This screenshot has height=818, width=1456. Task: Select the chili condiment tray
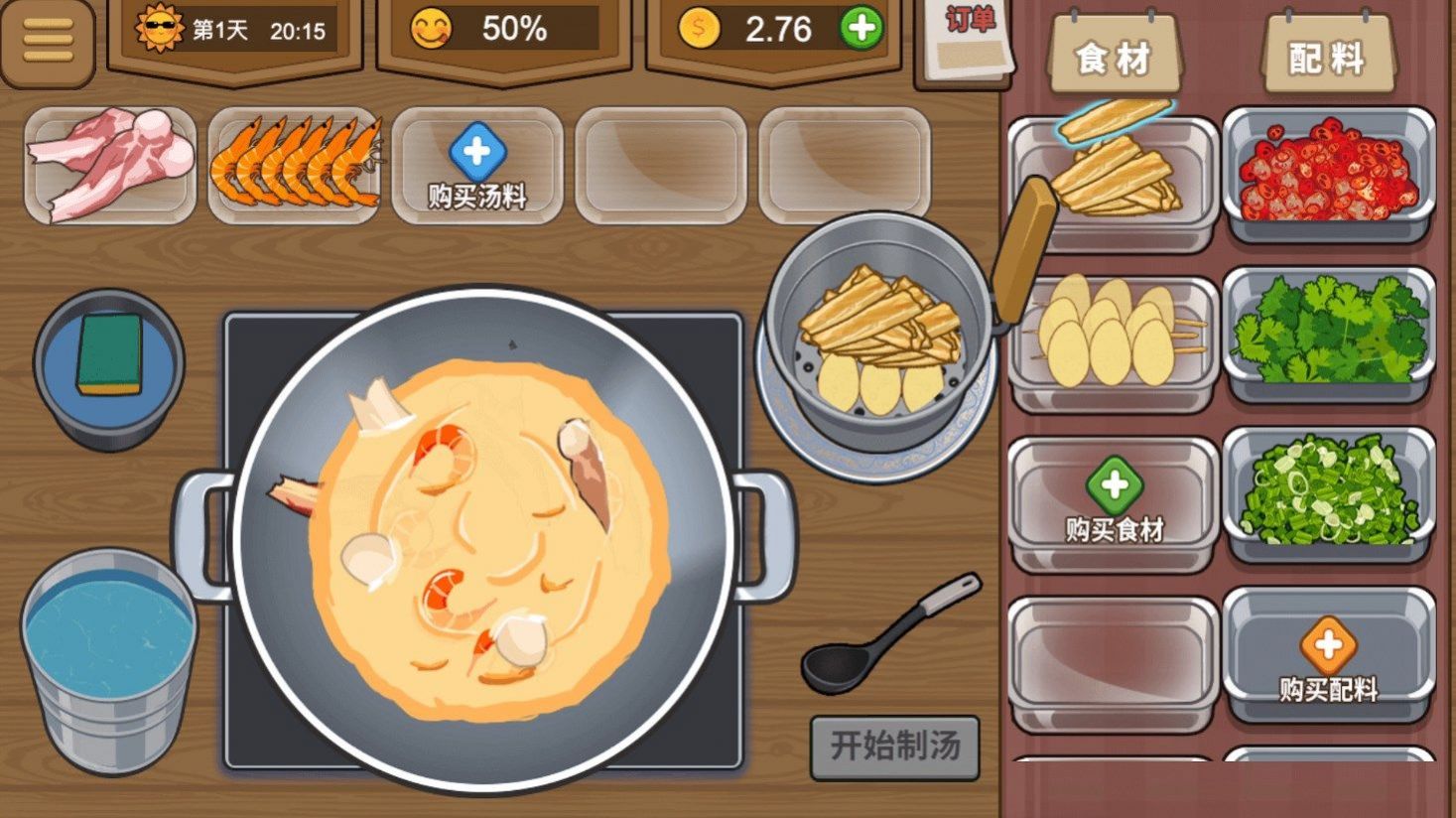[1327, 169]
